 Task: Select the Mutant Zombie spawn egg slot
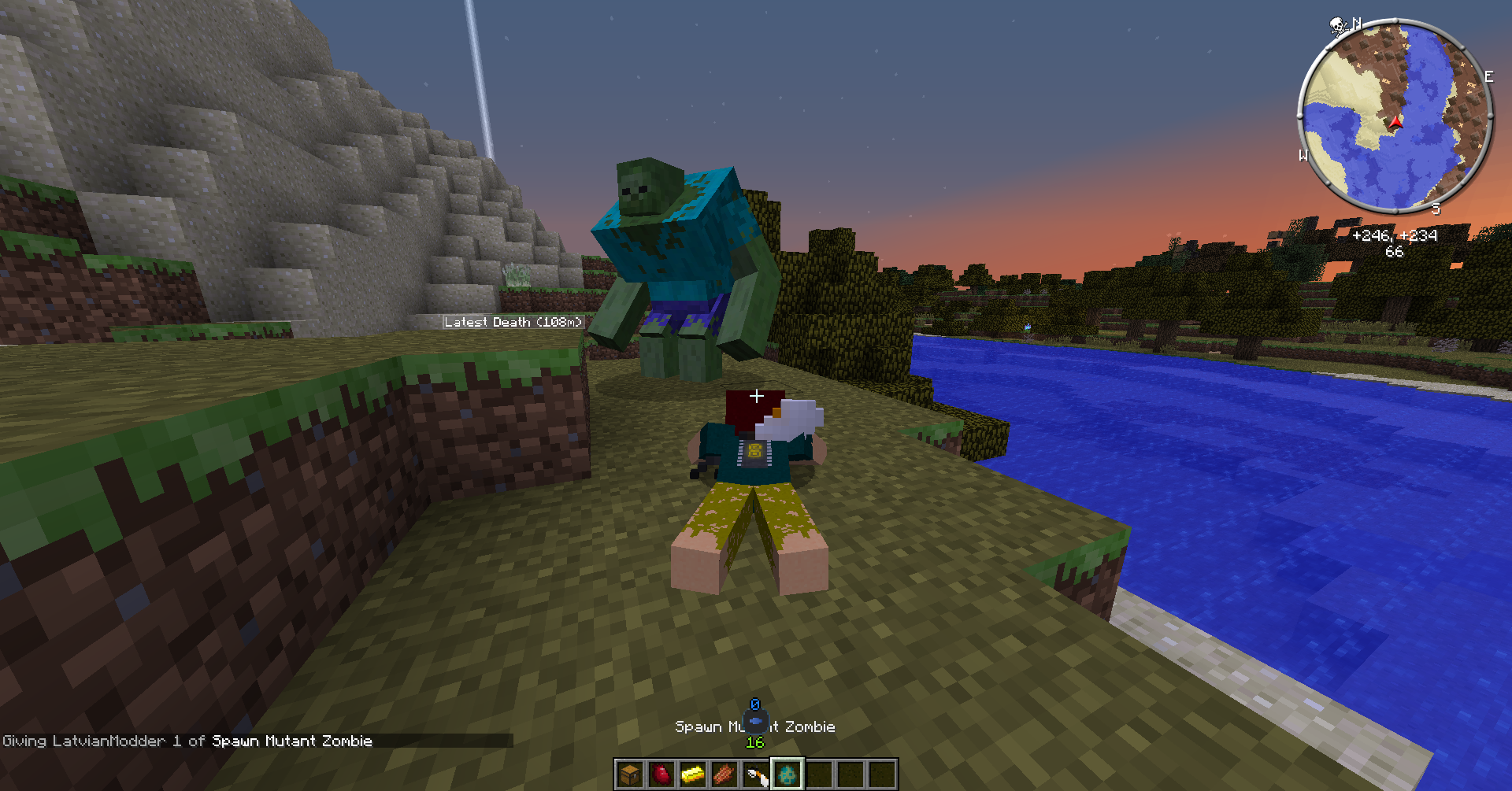tap(787, 774)
